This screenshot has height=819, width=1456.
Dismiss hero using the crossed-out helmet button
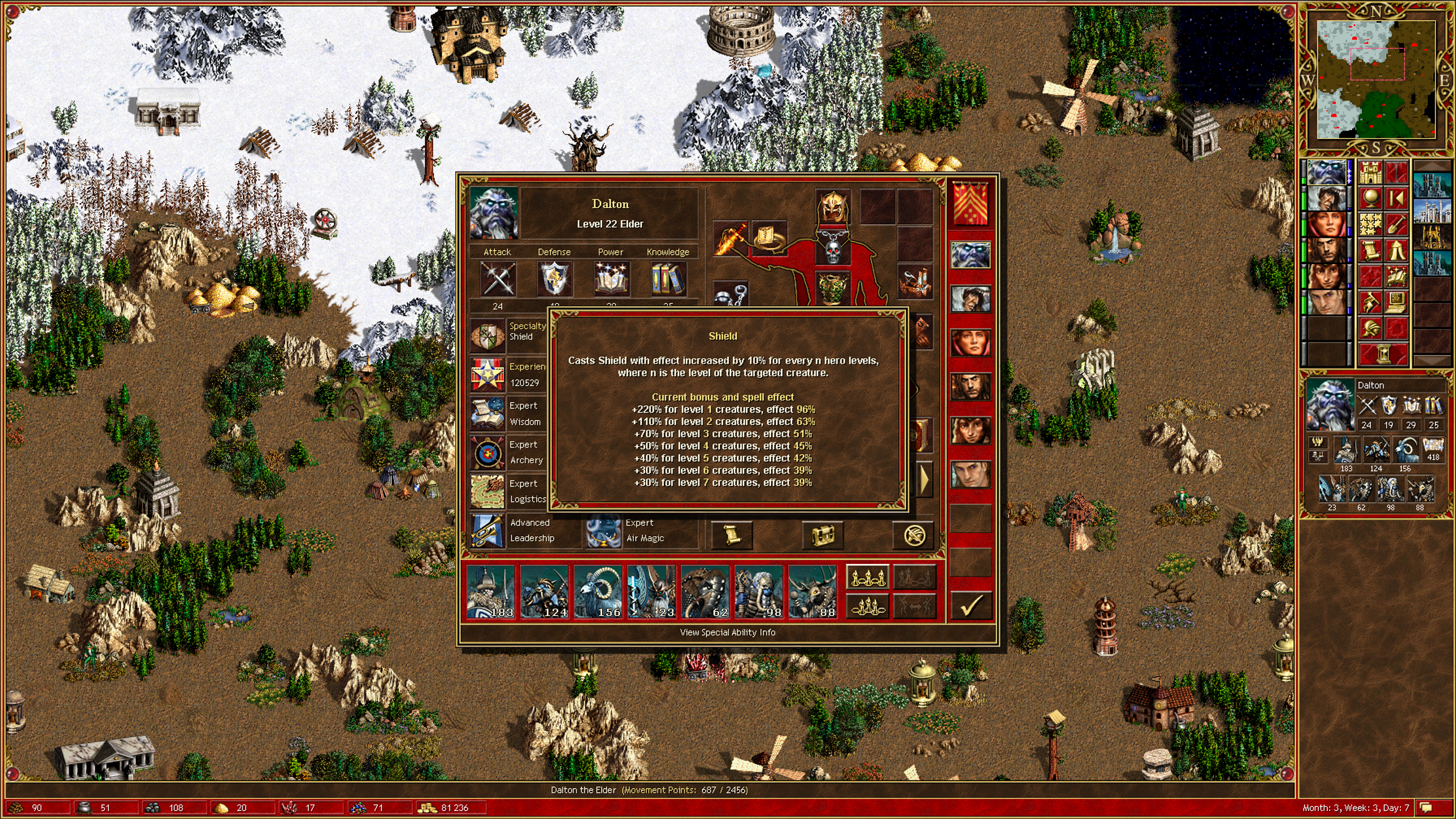(914, 535)
